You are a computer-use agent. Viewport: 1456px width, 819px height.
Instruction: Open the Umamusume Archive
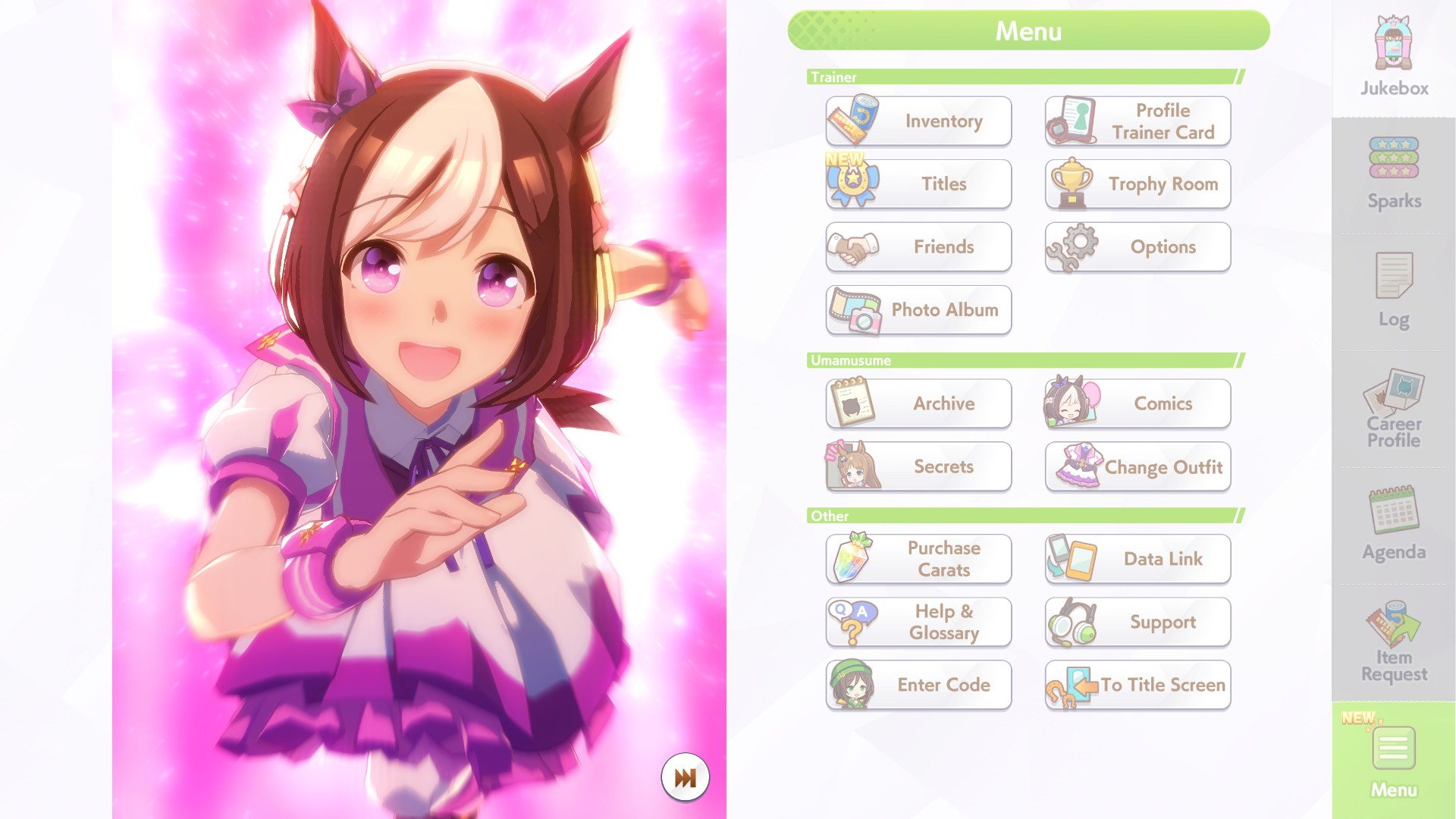coord(918,403)
